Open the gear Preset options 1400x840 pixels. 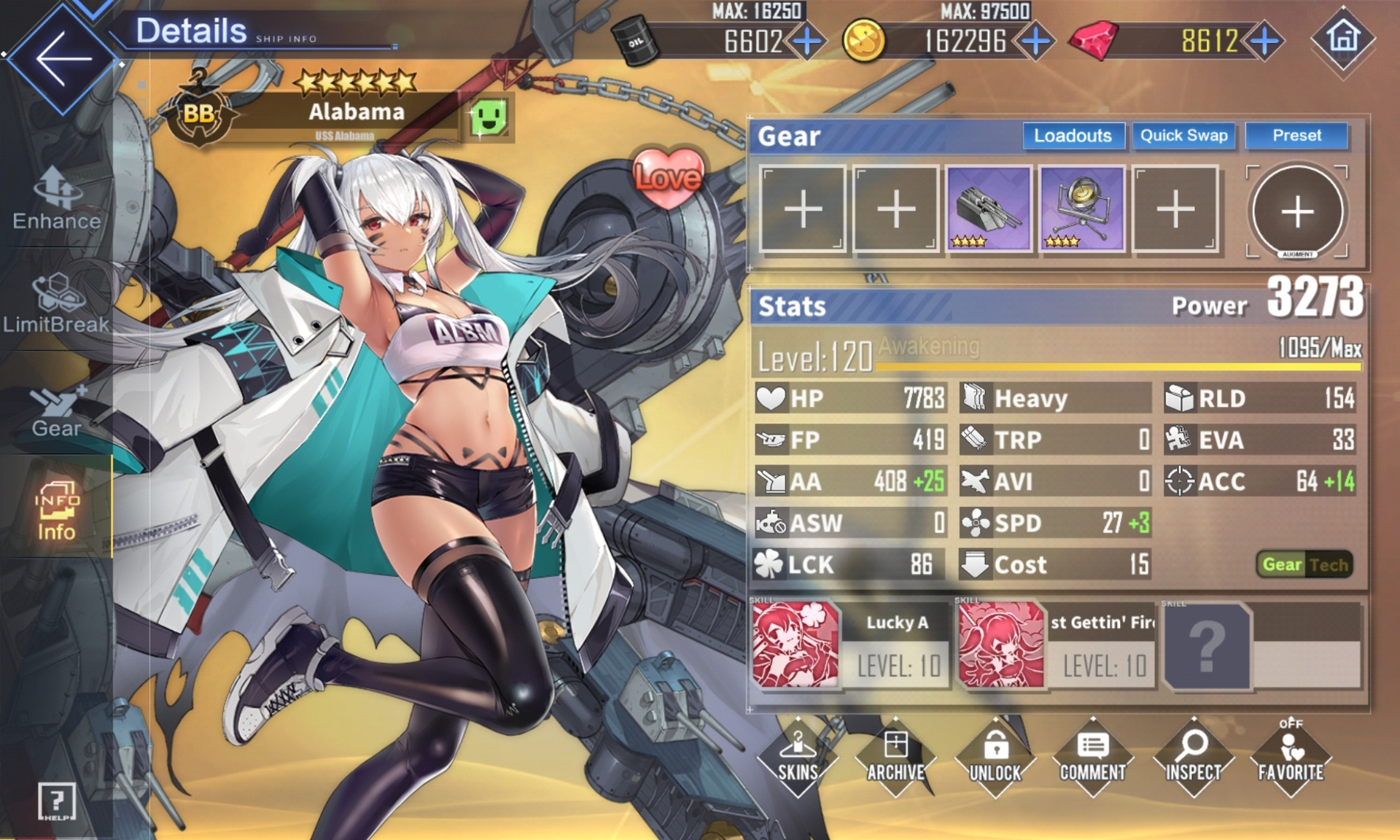click(x=1296, y=136)
